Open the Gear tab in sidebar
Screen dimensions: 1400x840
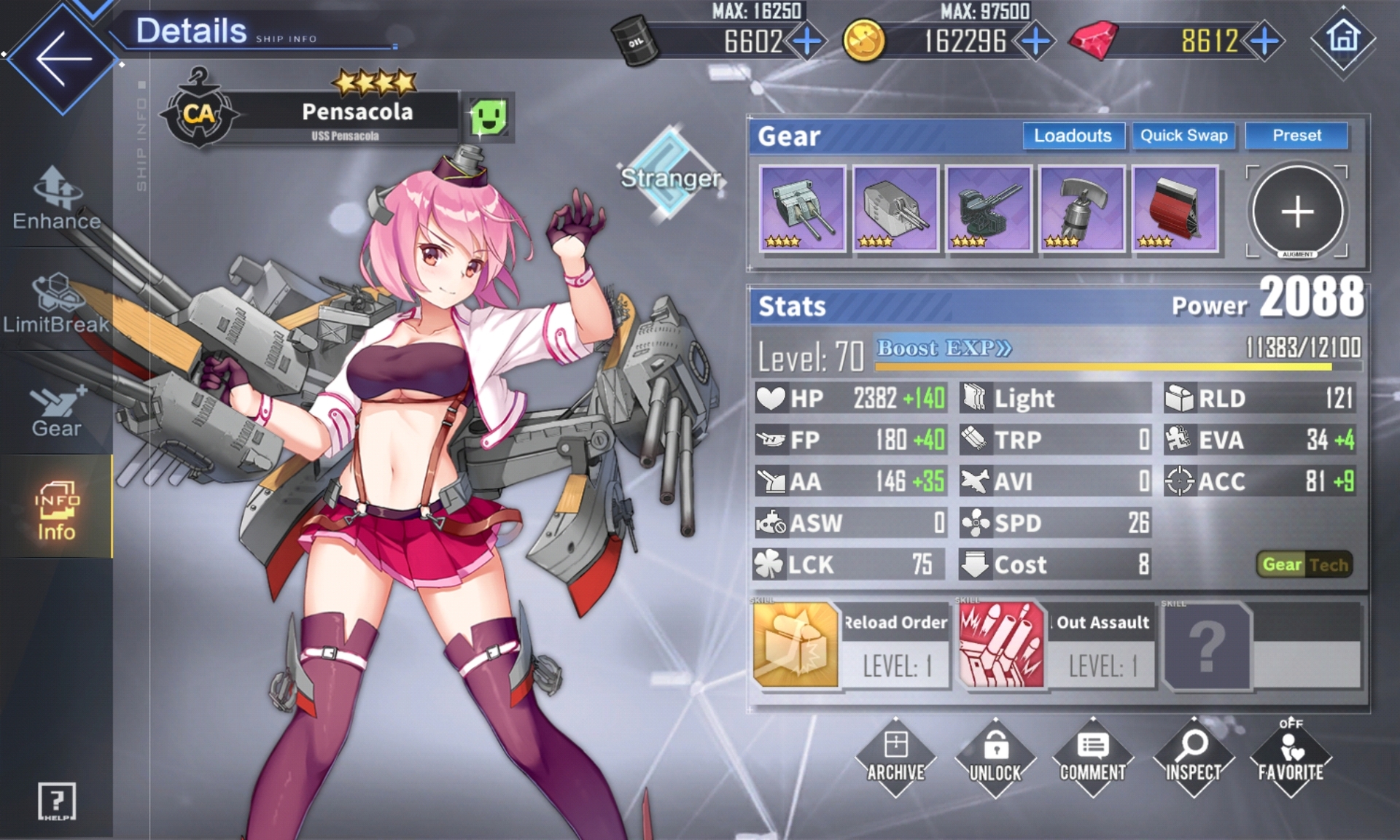tap(56, 410)
